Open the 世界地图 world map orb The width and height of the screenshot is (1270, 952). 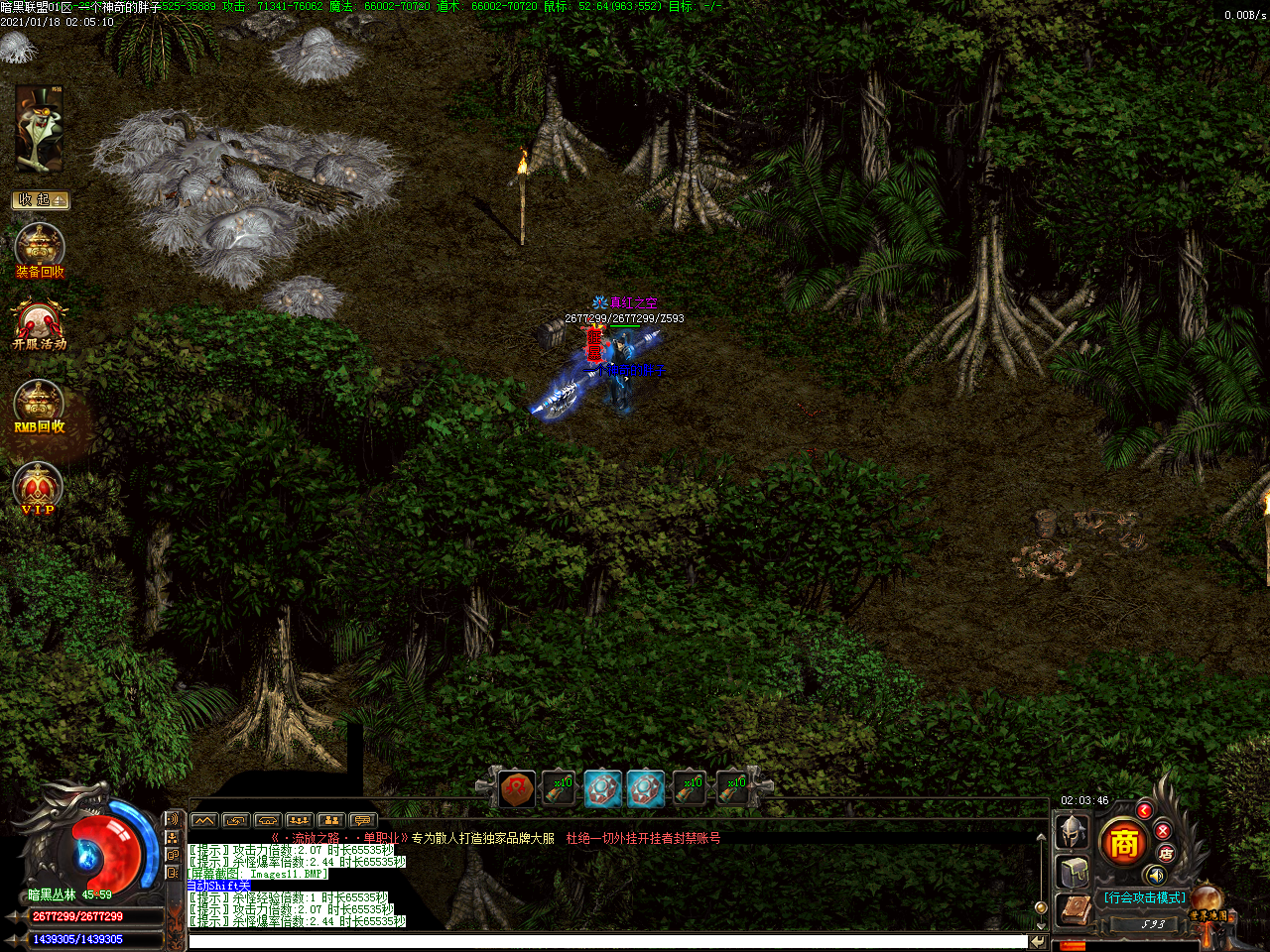tap(1207, 906)
